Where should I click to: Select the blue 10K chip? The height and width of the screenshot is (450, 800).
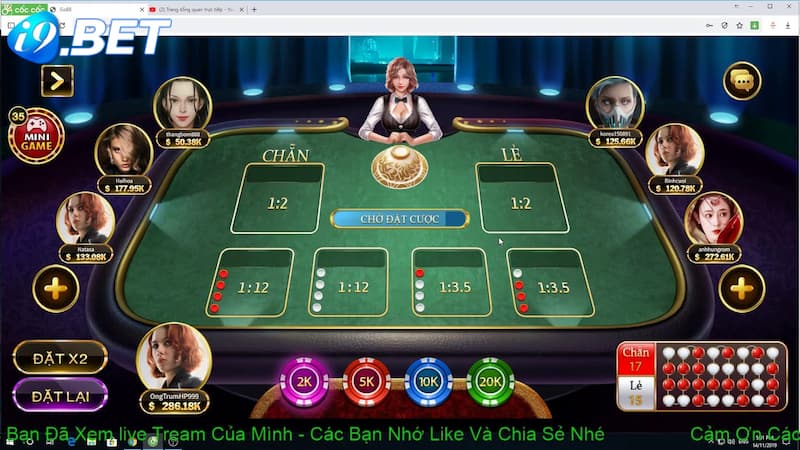point(429,381)
